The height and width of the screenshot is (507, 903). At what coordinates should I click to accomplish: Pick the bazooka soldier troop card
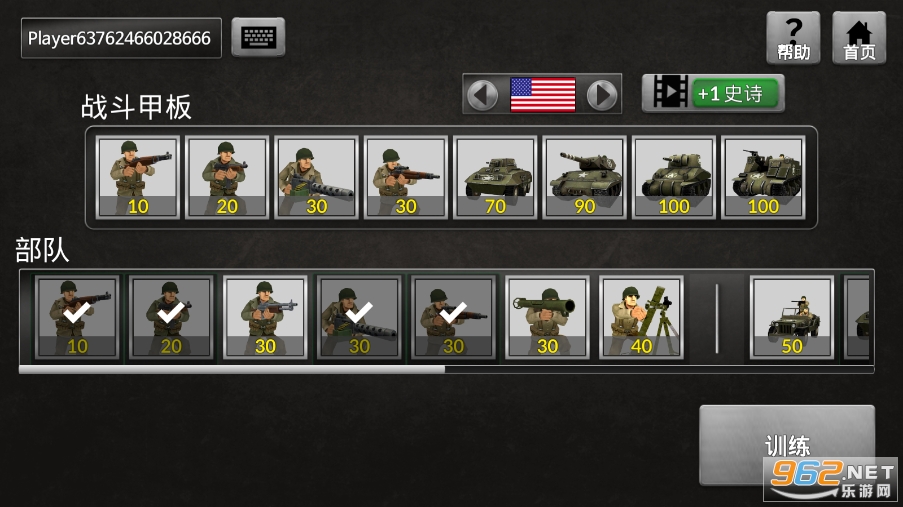[547, 317]
